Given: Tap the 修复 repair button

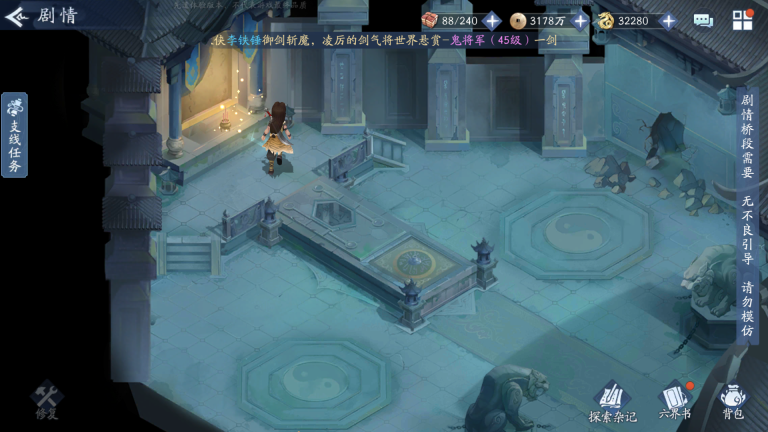Looking at the screenshot, I should pyautogui.click(x=47, y=400).
